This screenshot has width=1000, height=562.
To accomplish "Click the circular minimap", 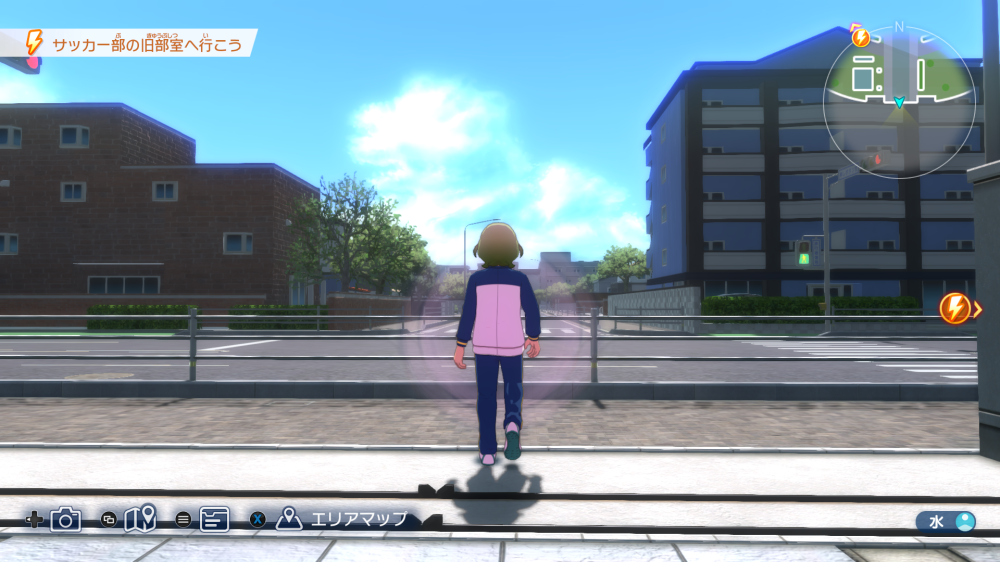I will [x=899, y=102].
